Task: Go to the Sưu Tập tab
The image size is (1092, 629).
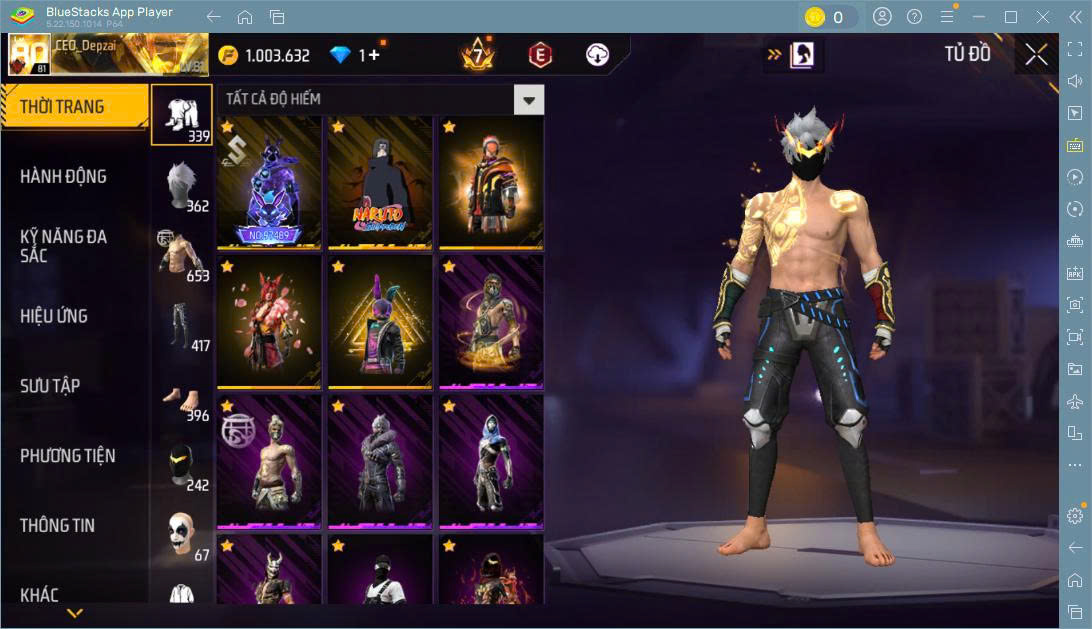Action: click(50, 386)
